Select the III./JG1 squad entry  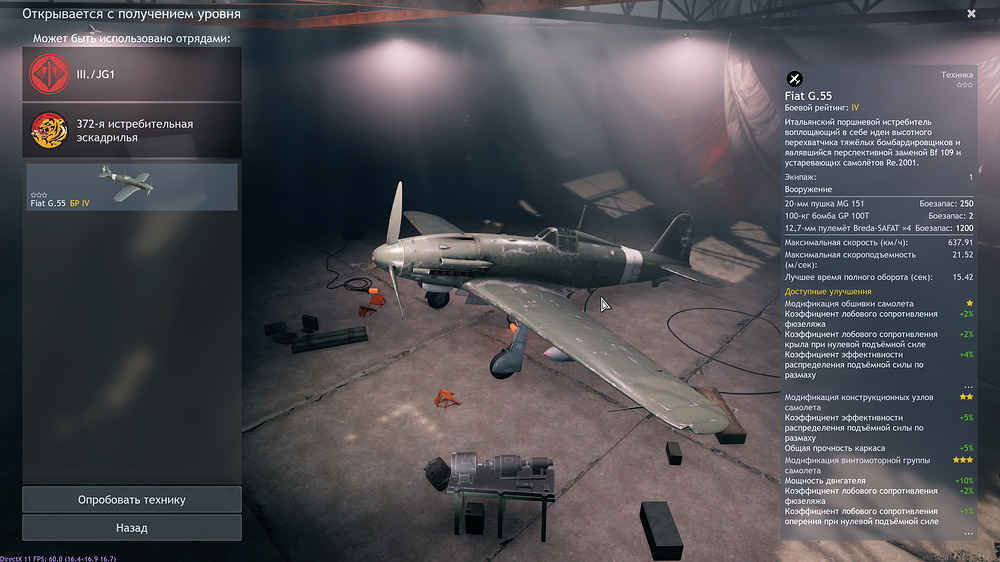132,74
